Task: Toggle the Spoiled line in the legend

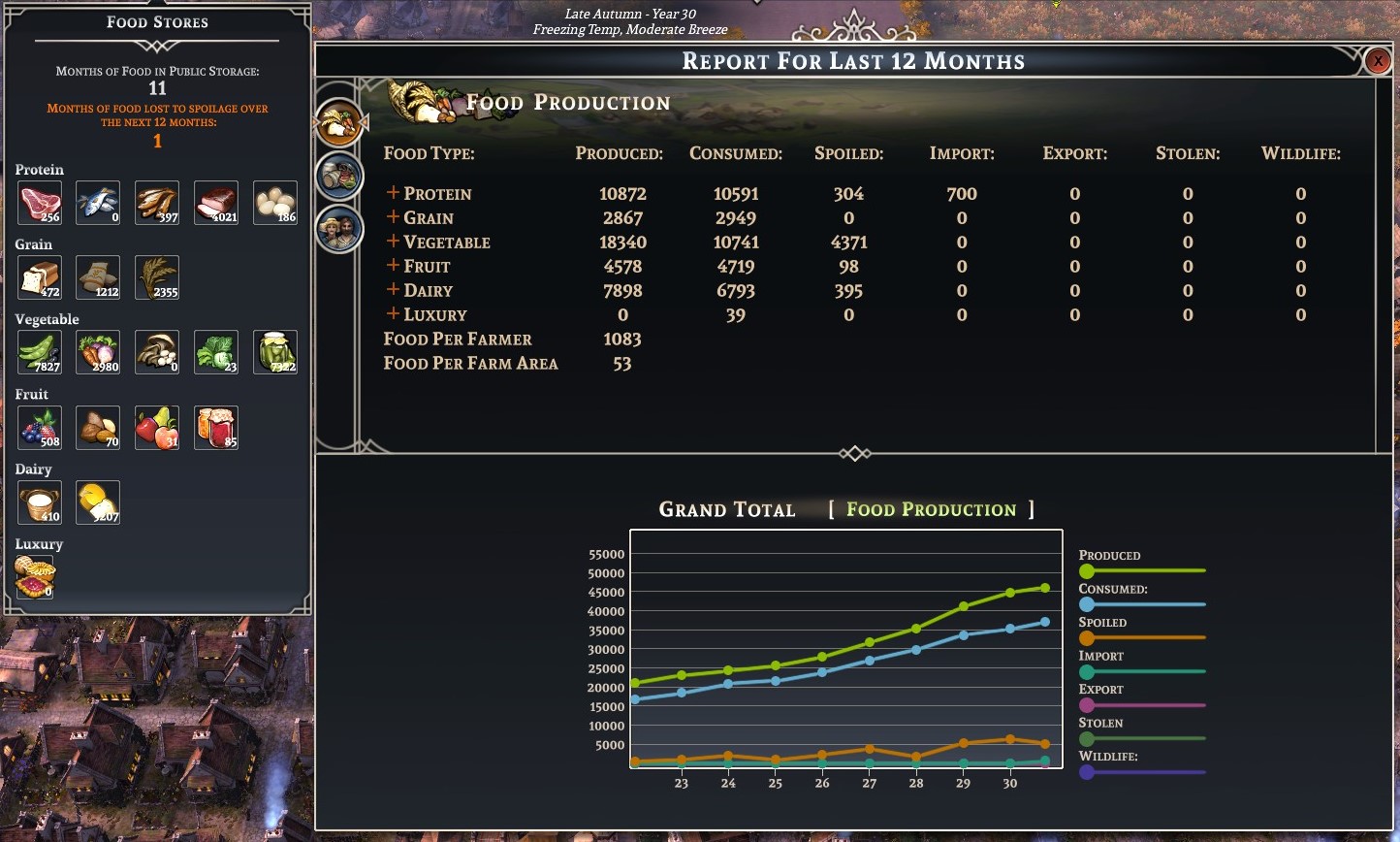Action: pos(1087,638)
